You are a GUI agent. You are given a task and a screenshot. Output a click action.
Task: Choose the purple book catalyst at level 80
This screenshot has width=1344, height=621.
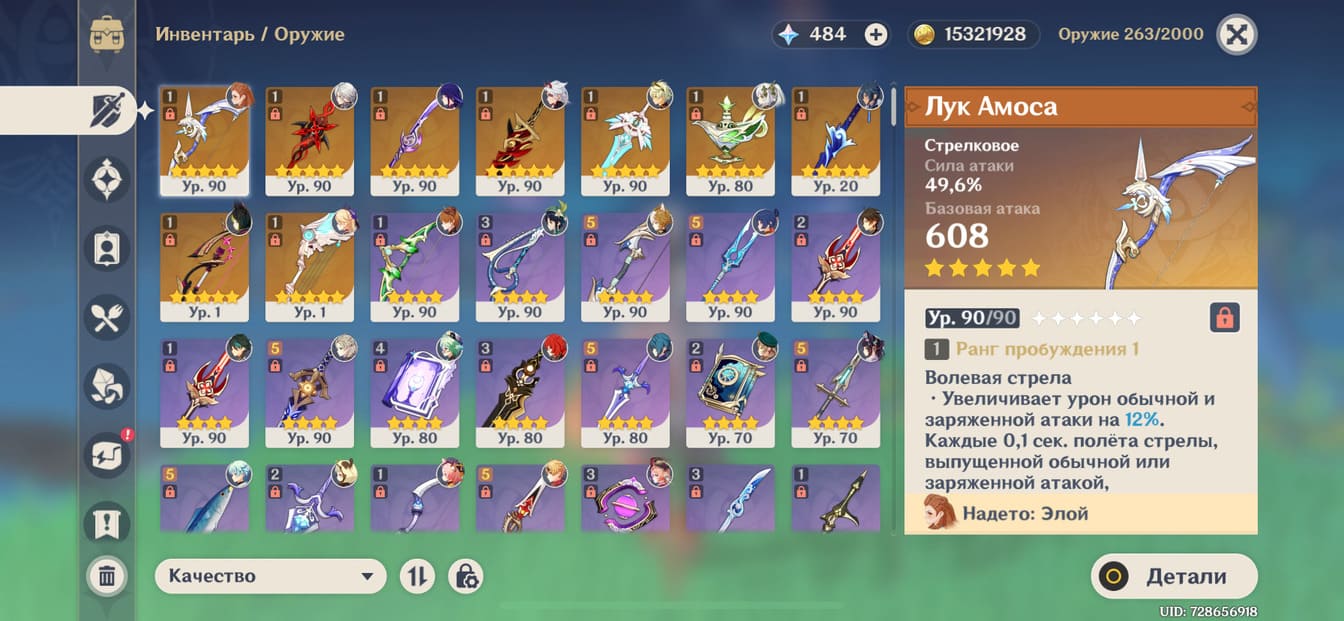click(x=415, y=391)
